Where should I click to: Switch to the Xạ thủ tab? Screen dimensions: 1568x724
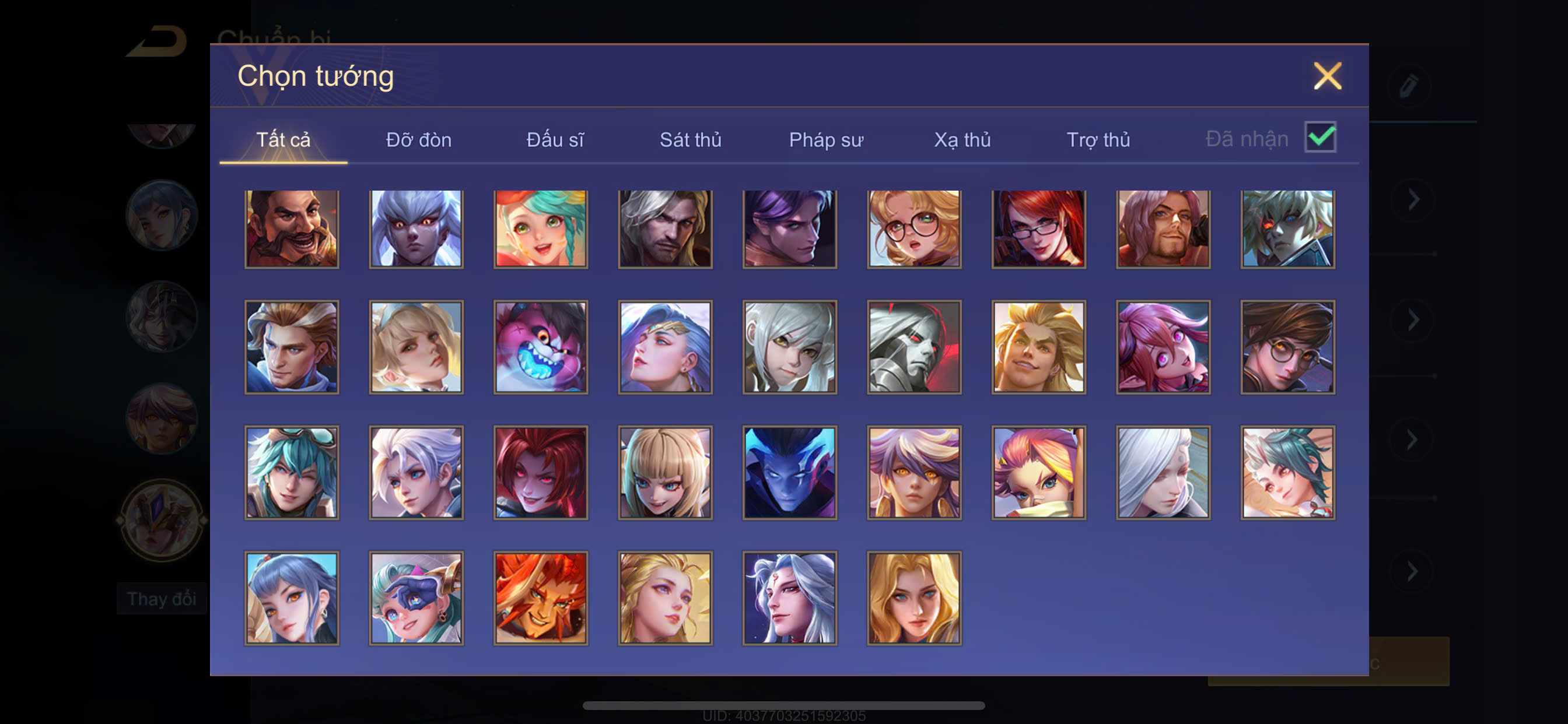click(963, 140)
